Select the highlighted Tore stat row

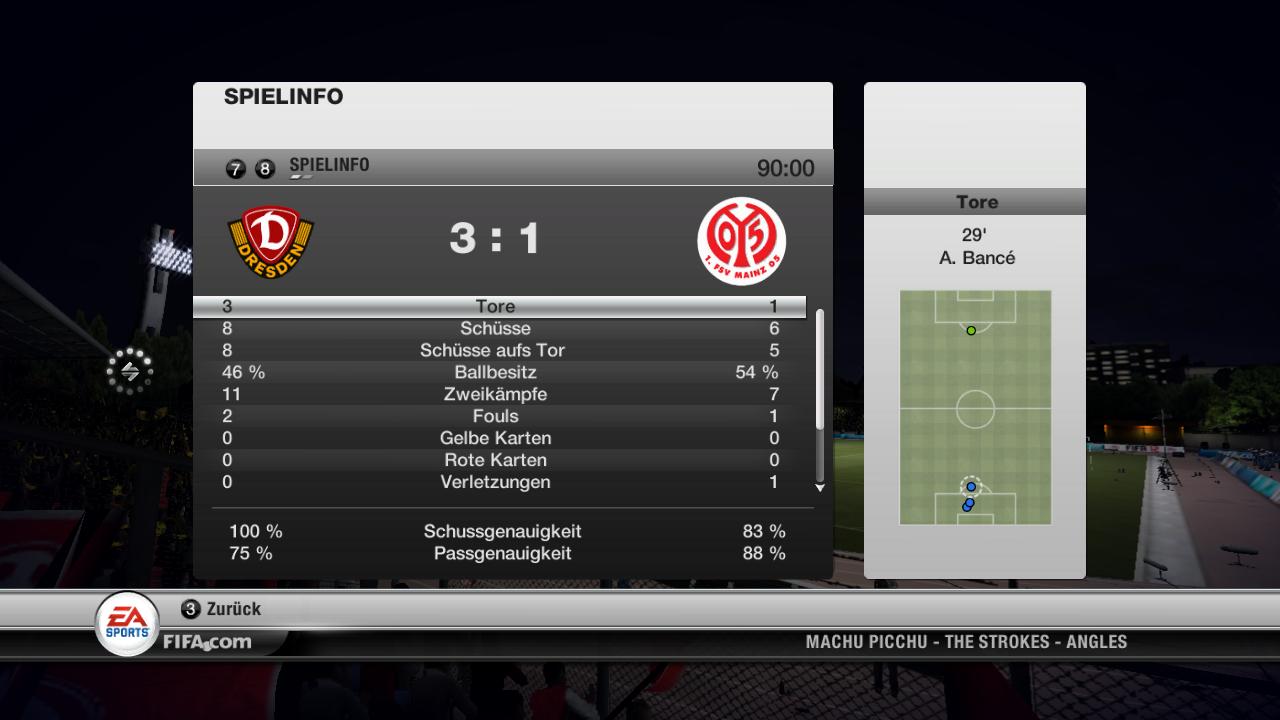(499, 307)
